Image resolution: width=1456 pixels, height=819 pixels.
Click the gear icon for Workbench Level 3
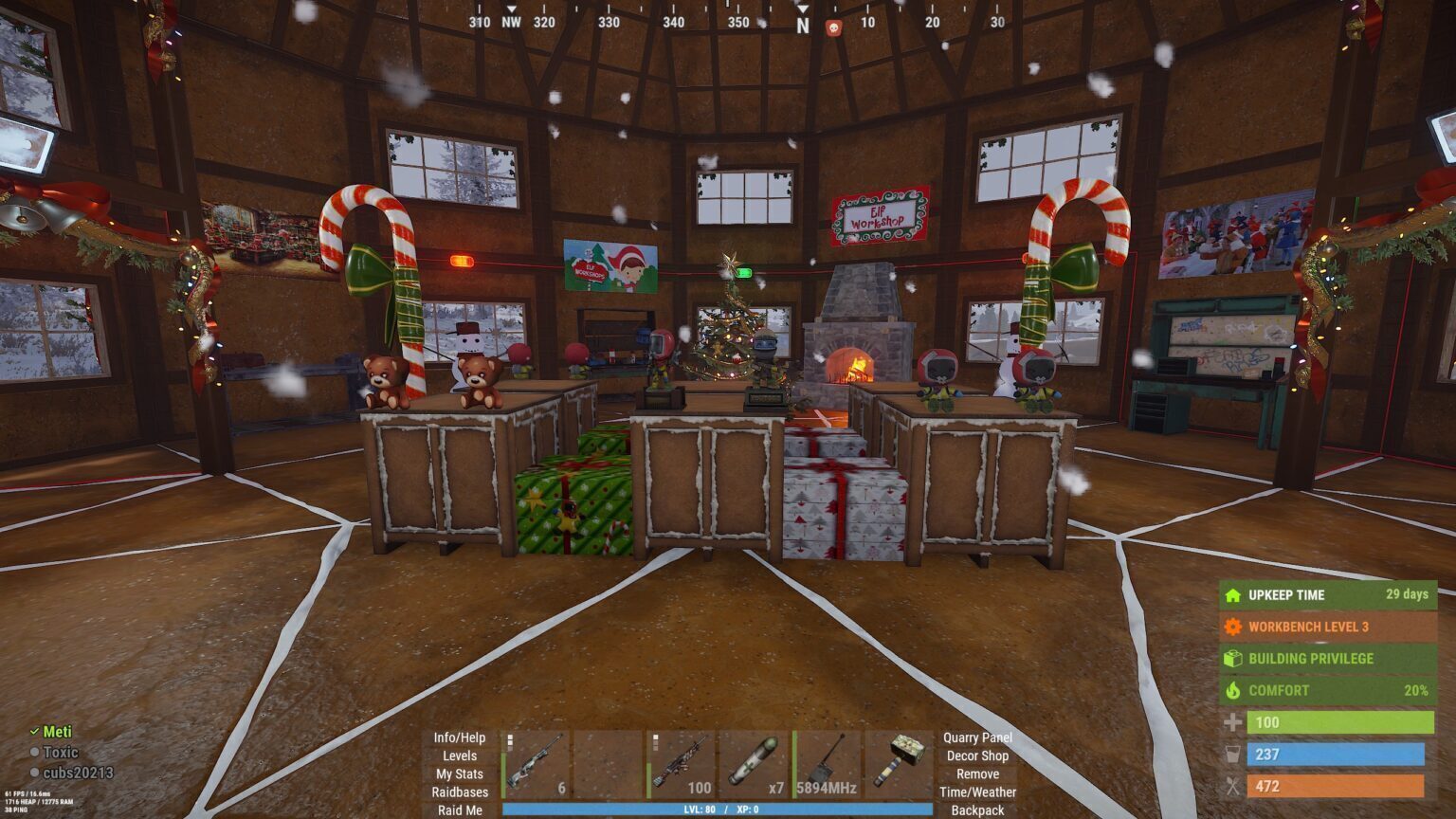tap(1232, 627)
